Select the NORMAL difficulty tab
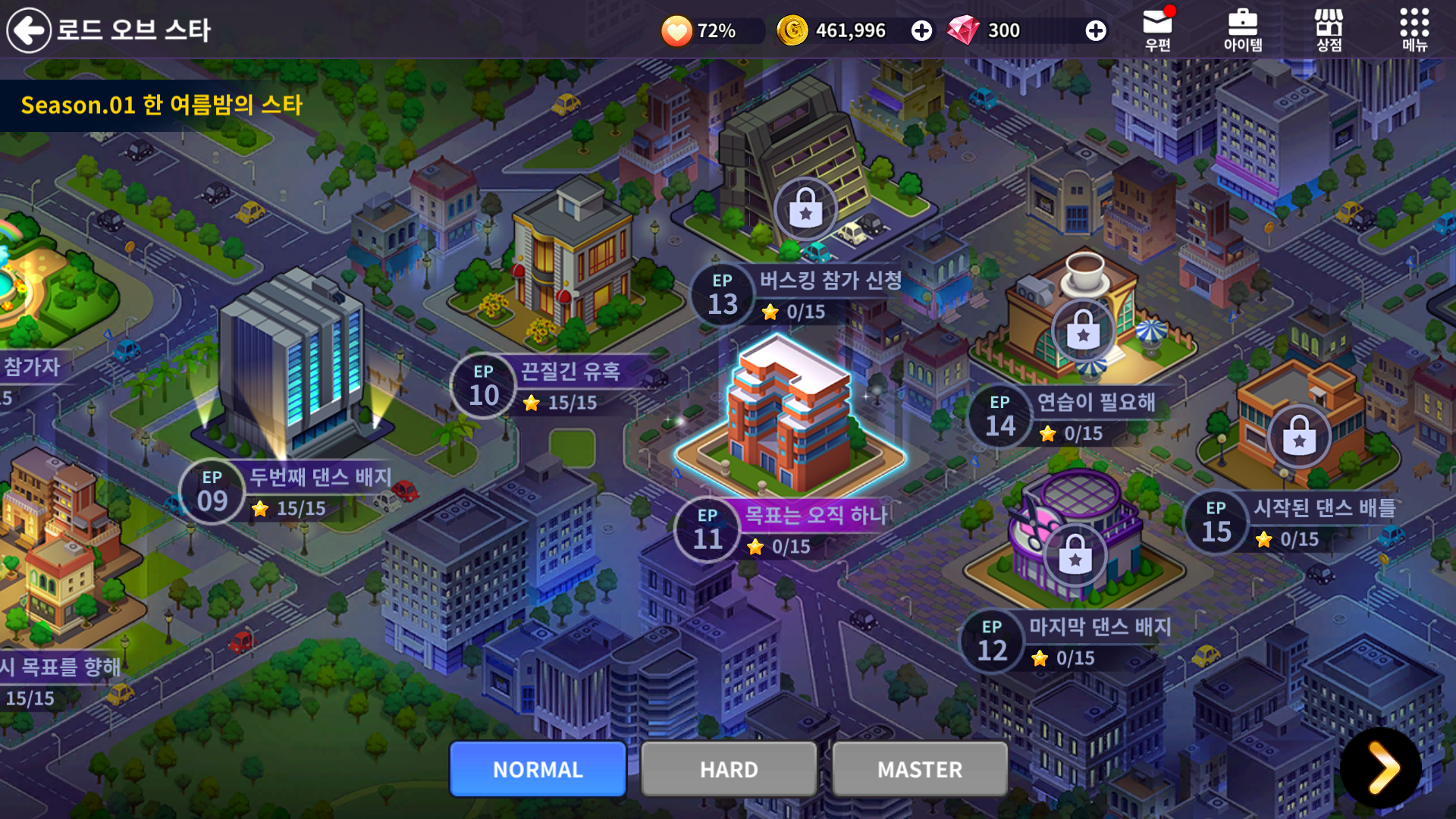The width and height of the screenshot is (1456, 819). 538,769
